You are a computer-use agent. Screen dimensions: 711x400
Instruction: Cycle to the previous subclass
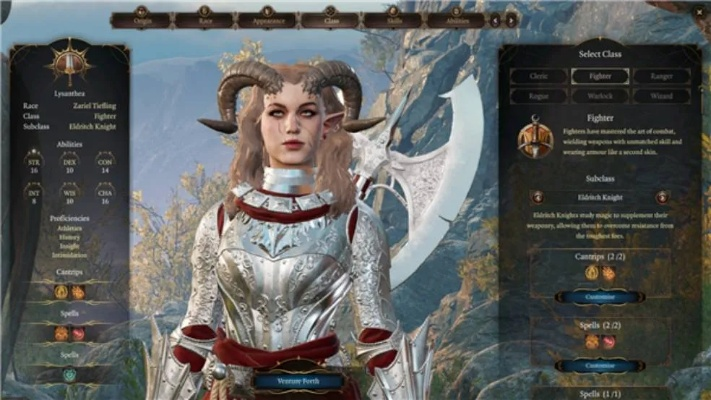click(538, 198)
